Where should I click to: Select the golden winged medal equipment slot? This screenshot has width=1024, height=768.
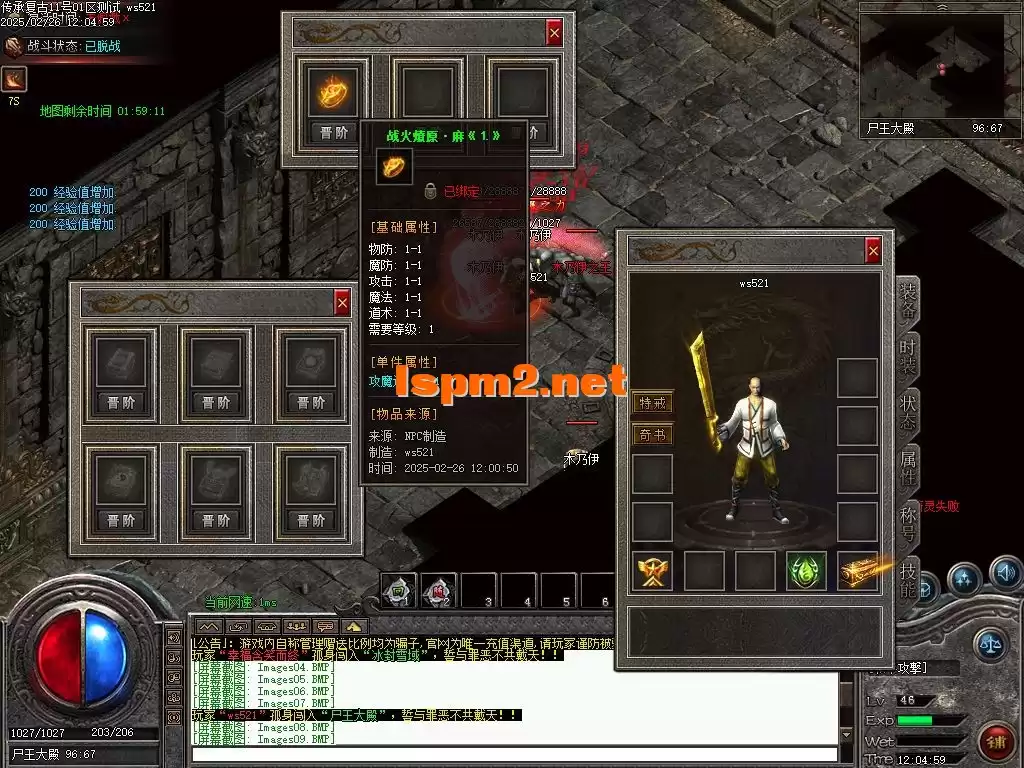tap(652, 571)
